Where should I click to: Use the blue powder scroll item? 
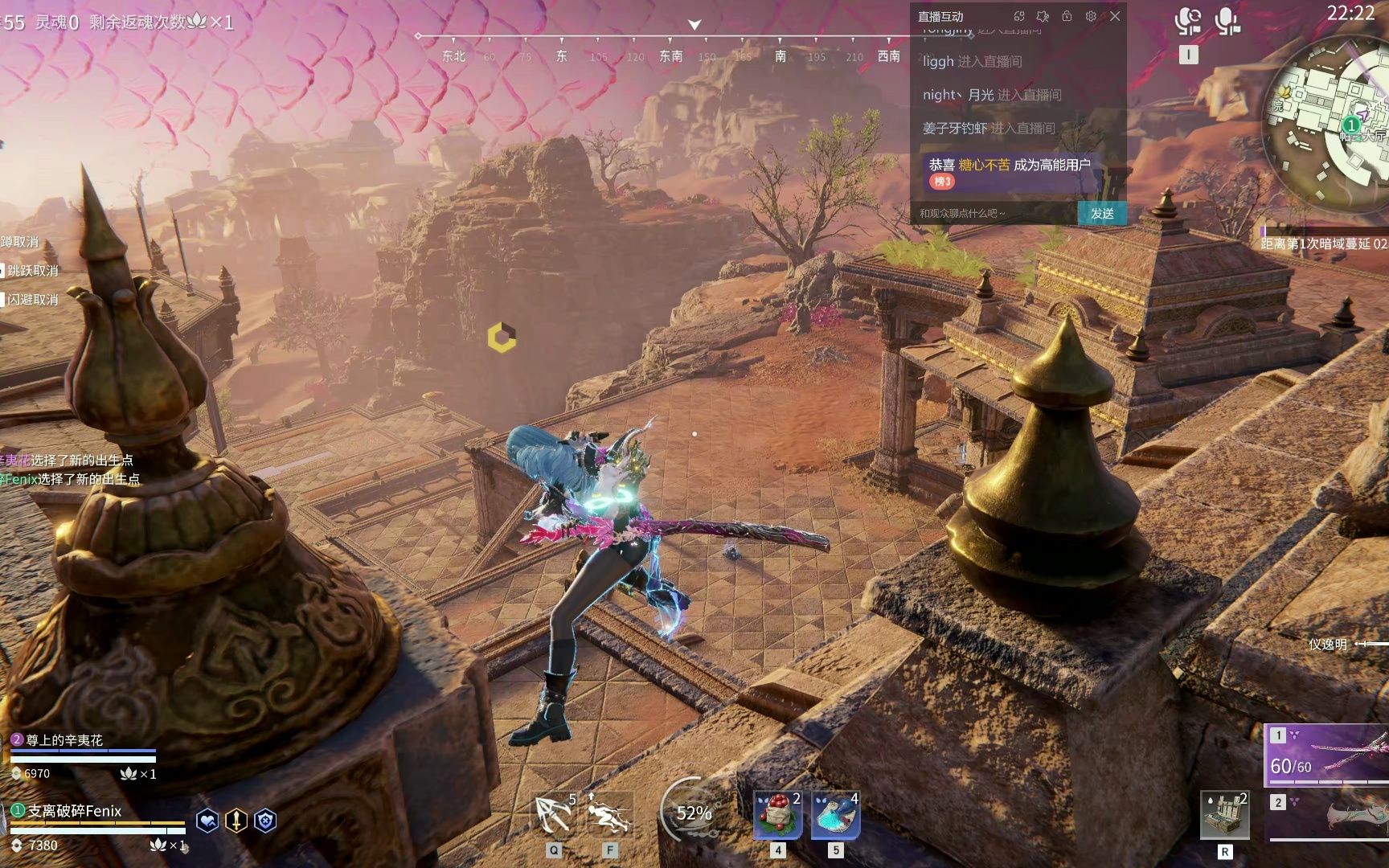[835, 815]
